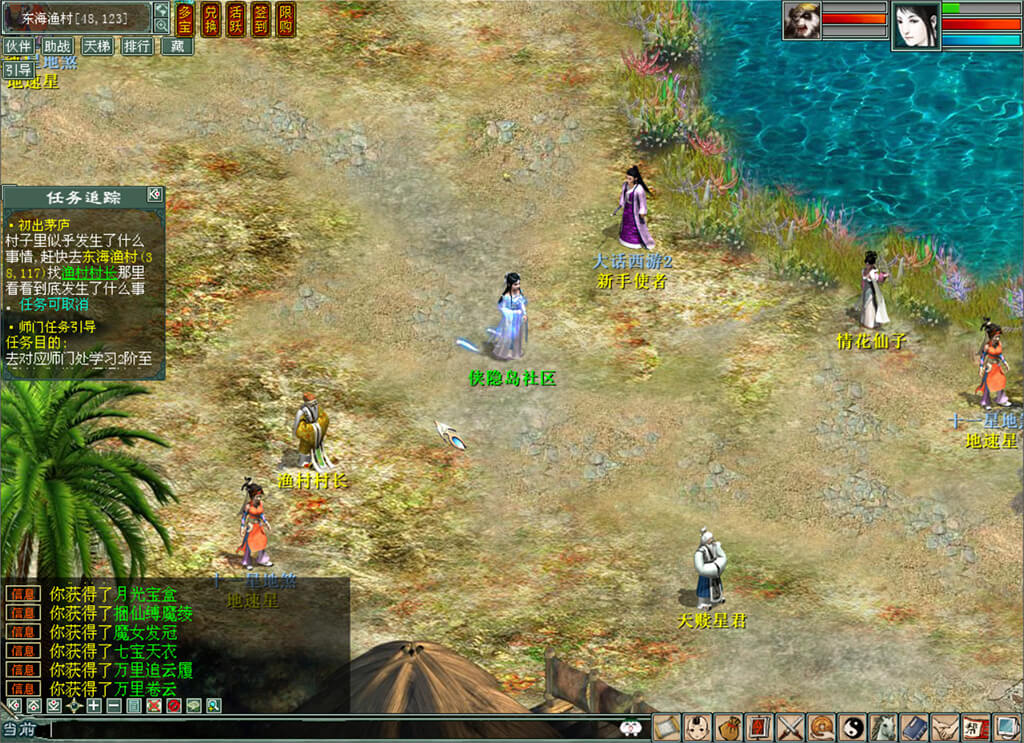Open the money bag inventory icon
Image resolution: width=1024 pixels, height=743 pixels.
point(729,727)
